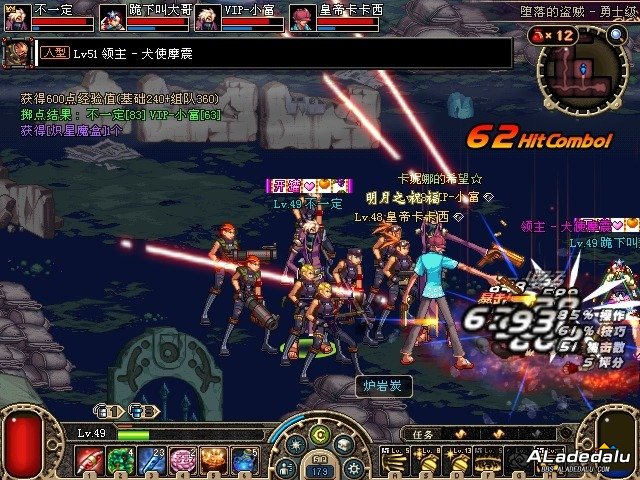Screen dimensions: 640x480
Task: Select party member 跪下叫大哥 portrait
Action: point(111,18)
